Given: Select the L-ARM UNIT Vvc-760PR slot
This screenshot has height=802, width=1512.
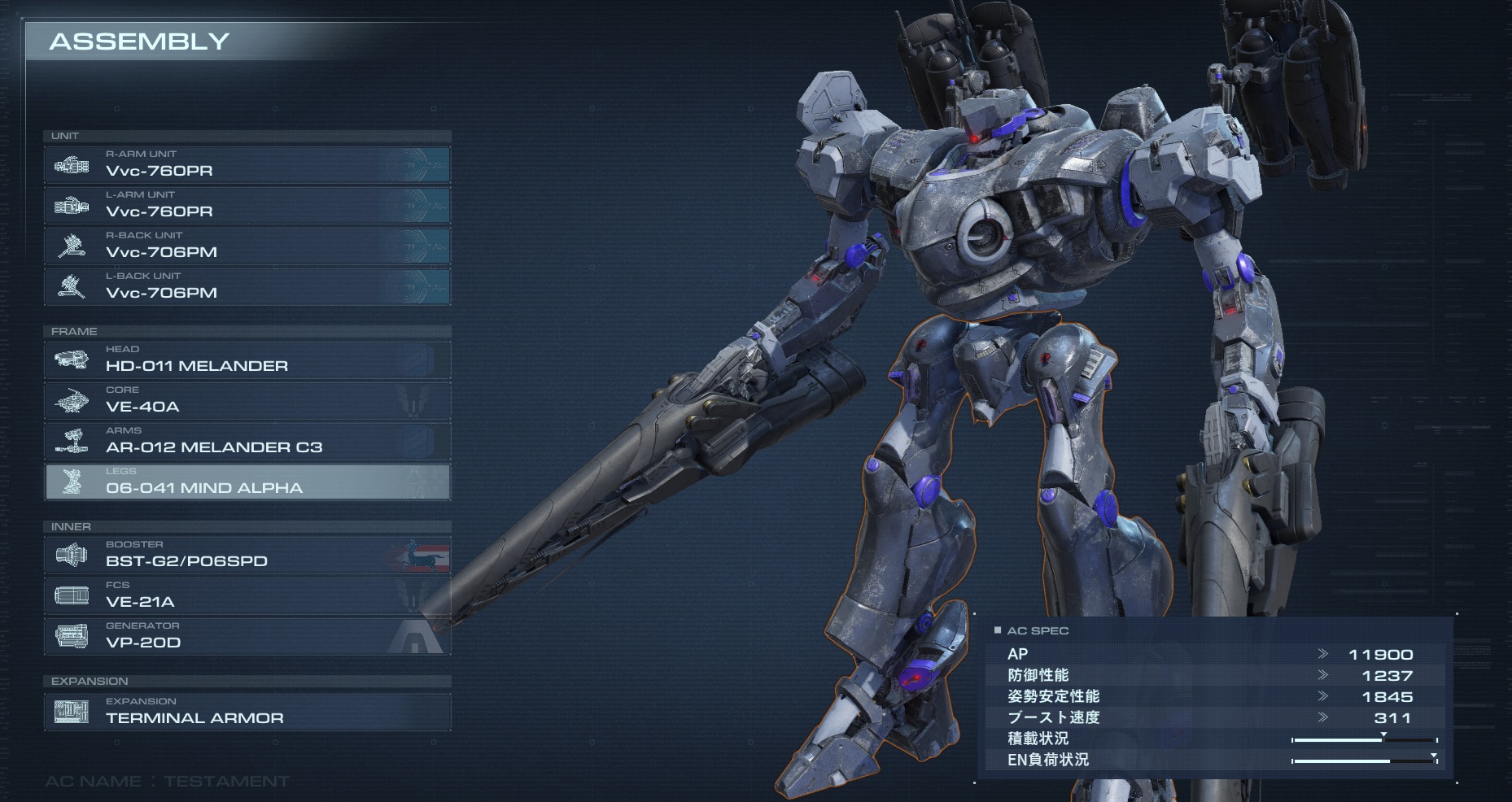Looking at the screenshot, I should click(x=247, y=205).
